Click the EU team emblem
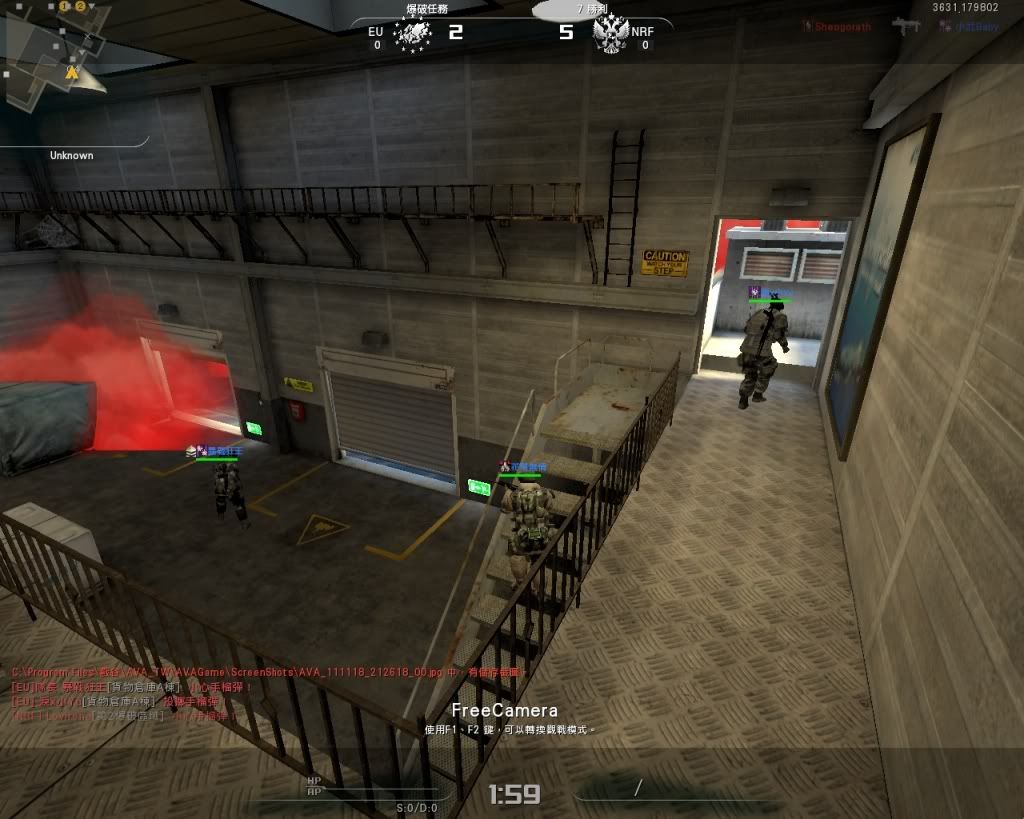This screenshot has height=819, width=1024. pos(412,34)
